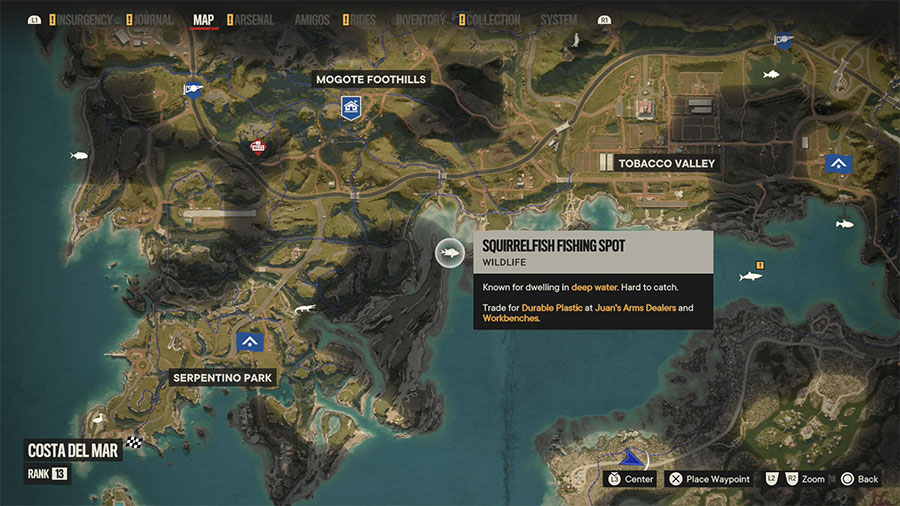This screenshot has width=900, height=506.
Task: Open the Amigos tab
Action: click(x=312, y=20)
